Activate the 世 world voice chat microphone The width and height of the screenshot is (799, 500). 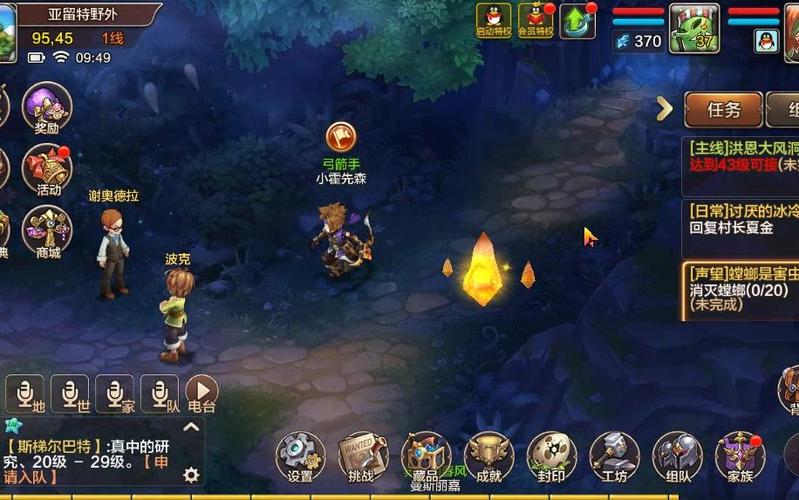point(71,393)
